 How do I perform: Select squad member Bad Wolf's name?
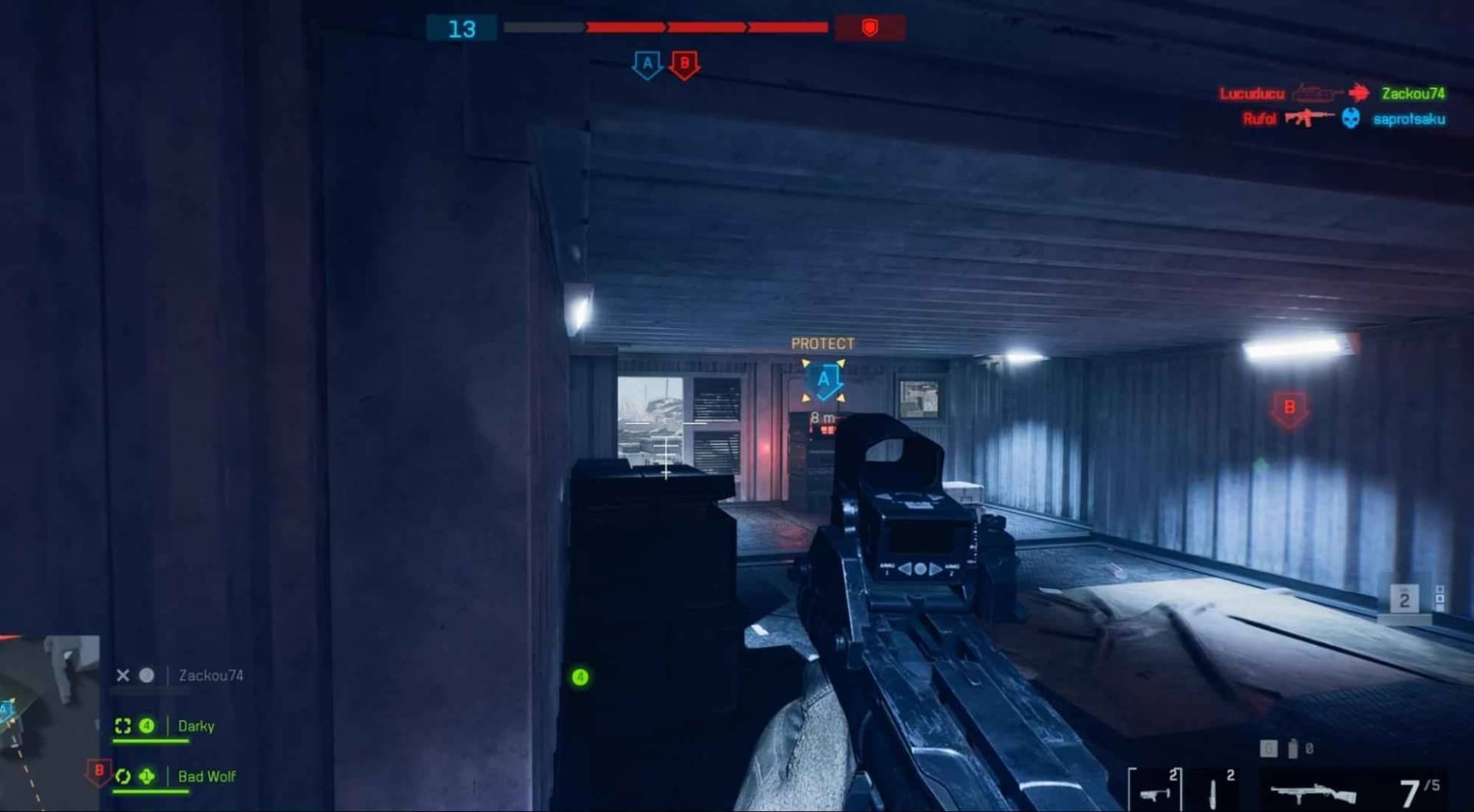pyautogui.click(x=205, y=776)
